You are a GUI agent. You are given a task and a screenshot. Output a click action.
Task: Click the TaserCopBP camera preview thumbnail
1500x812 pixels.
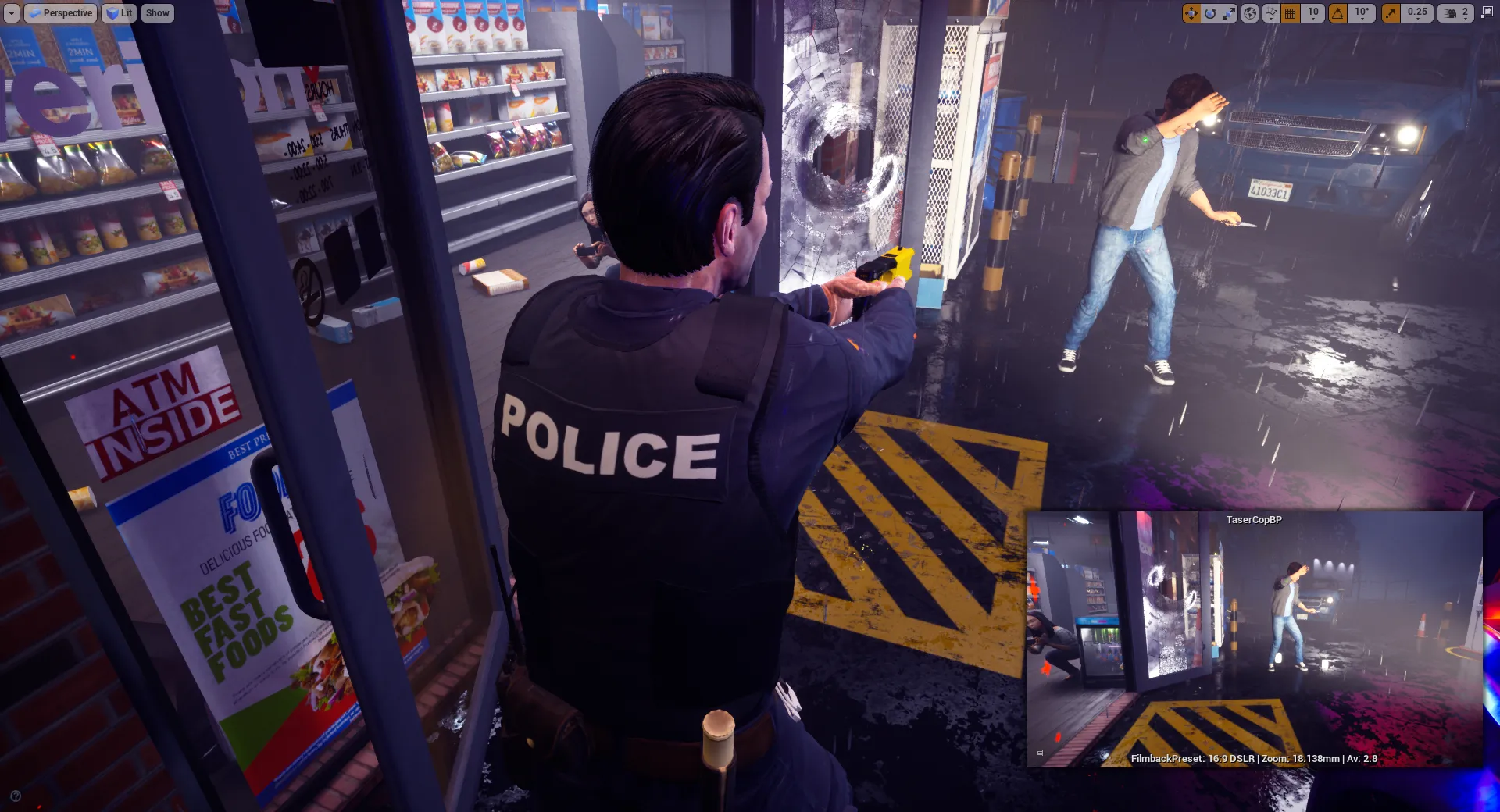coord(1254,640)
